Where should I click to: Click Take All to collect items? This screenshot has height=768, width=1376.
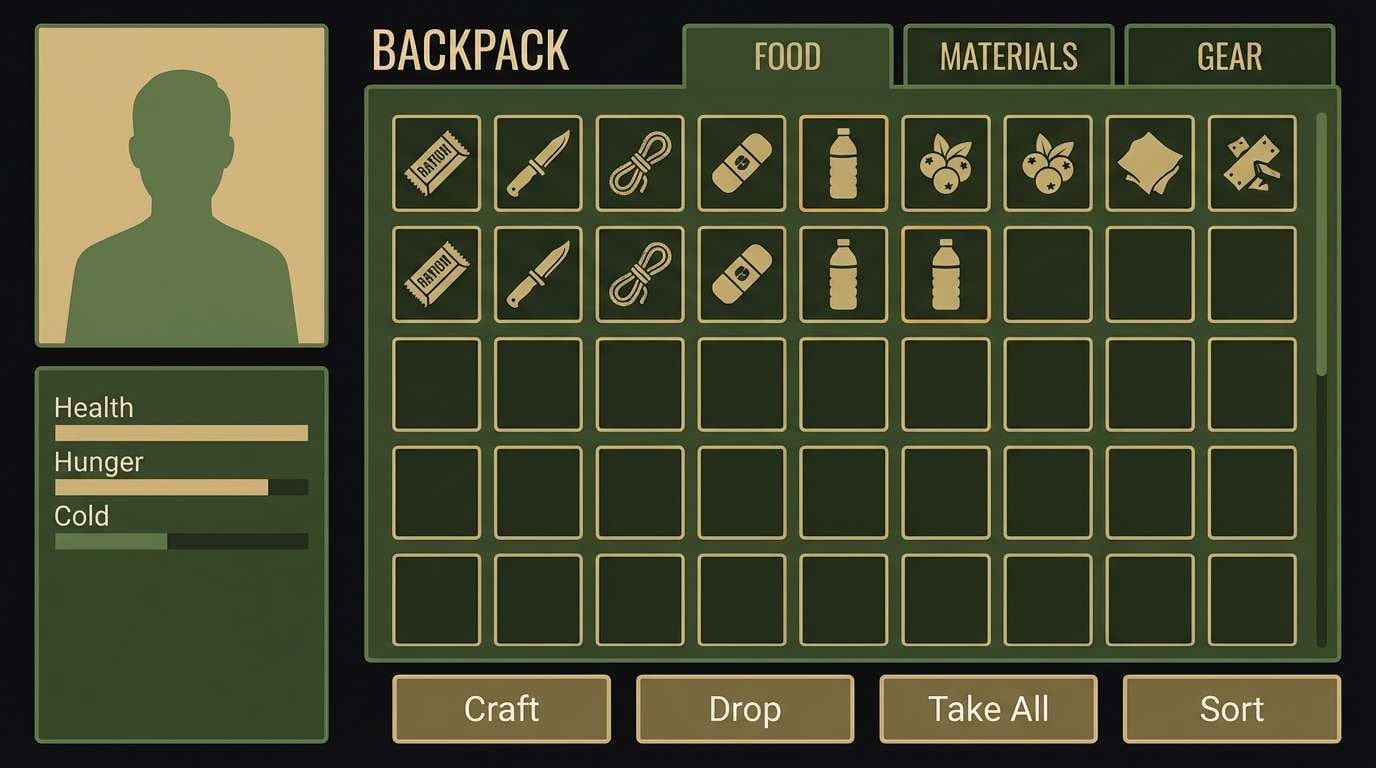coord(988,709)
